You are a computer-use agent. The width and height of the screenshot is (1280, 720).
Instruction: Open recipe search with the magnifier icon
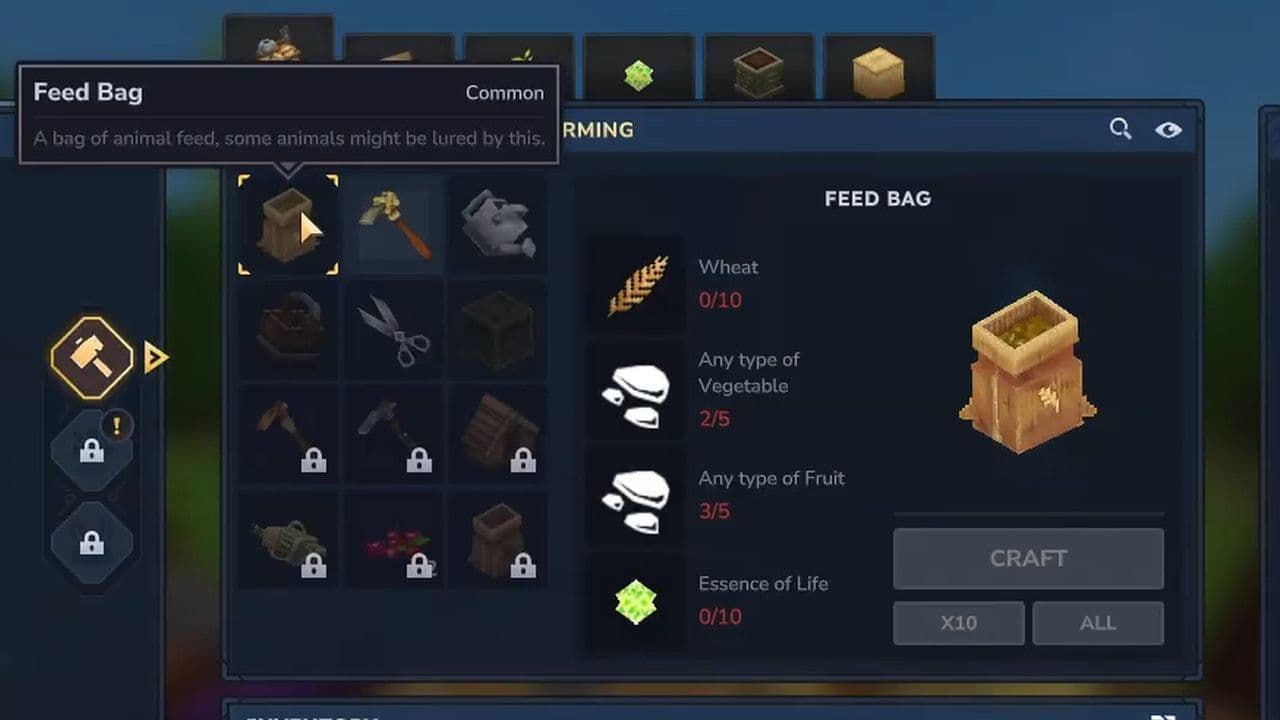tap(1120, 129)
